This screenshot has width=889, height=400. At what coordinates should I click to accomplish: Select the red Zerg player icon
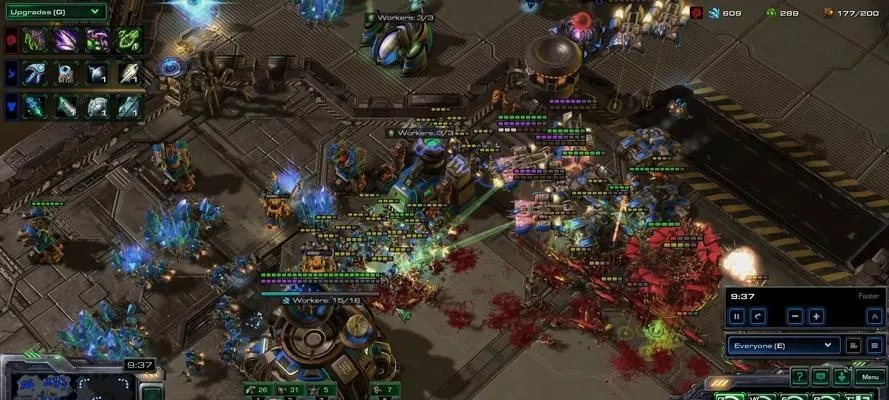[11, 40]
